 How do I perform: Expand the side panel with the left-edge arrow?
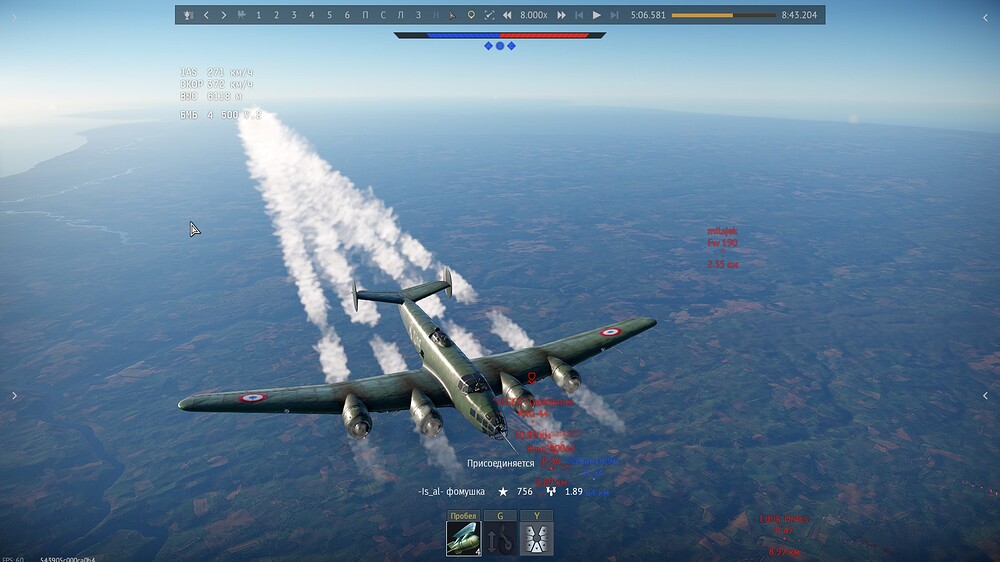[x=14, y=396]
